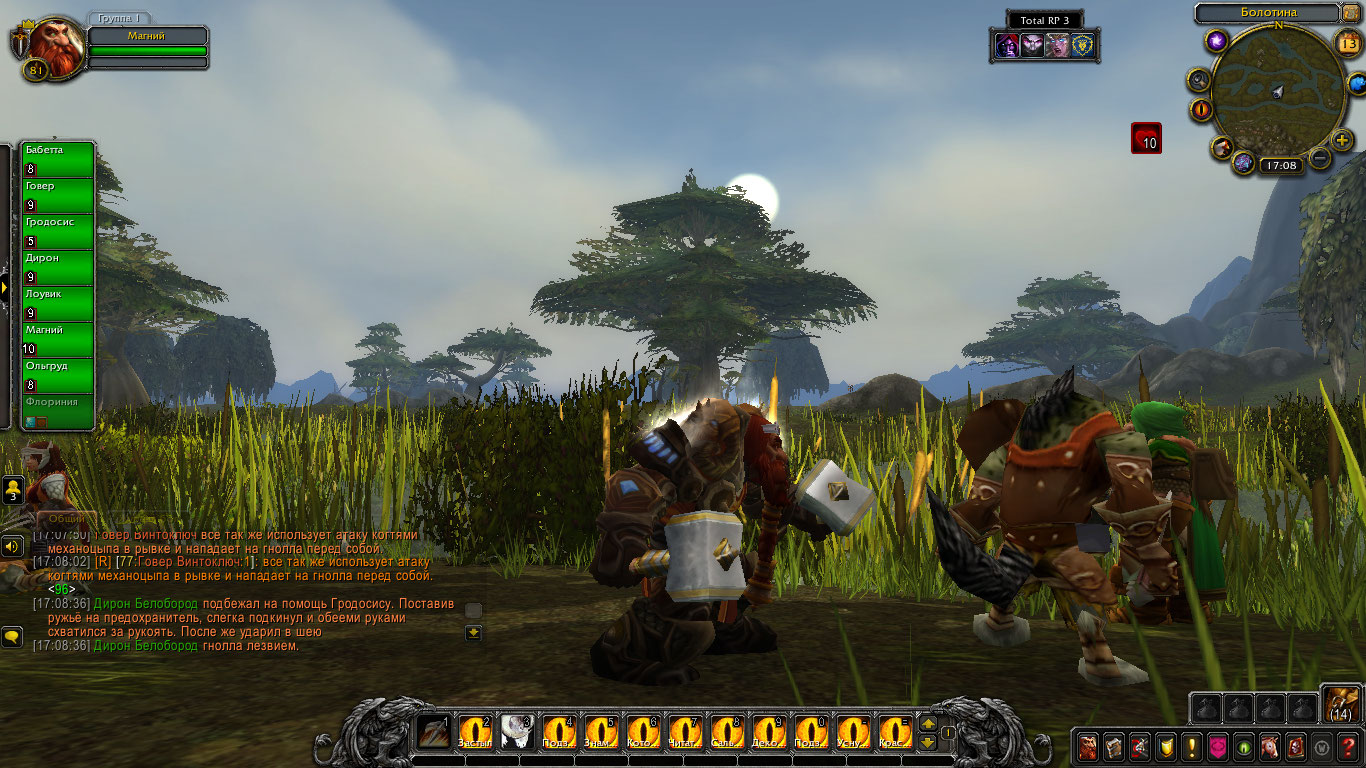Screen dimensions: 1366x768
Task: Open the backpack showing 14 free slots
Action: [x=1340, y=704]
